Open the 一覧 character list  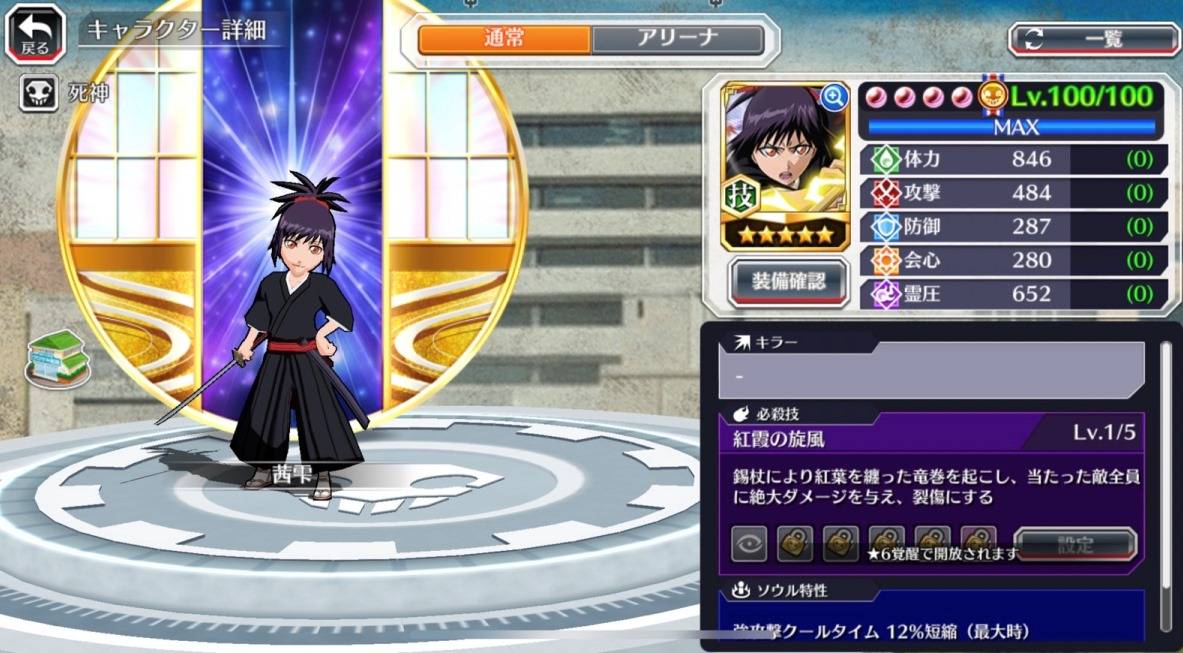pos(1093,39)
